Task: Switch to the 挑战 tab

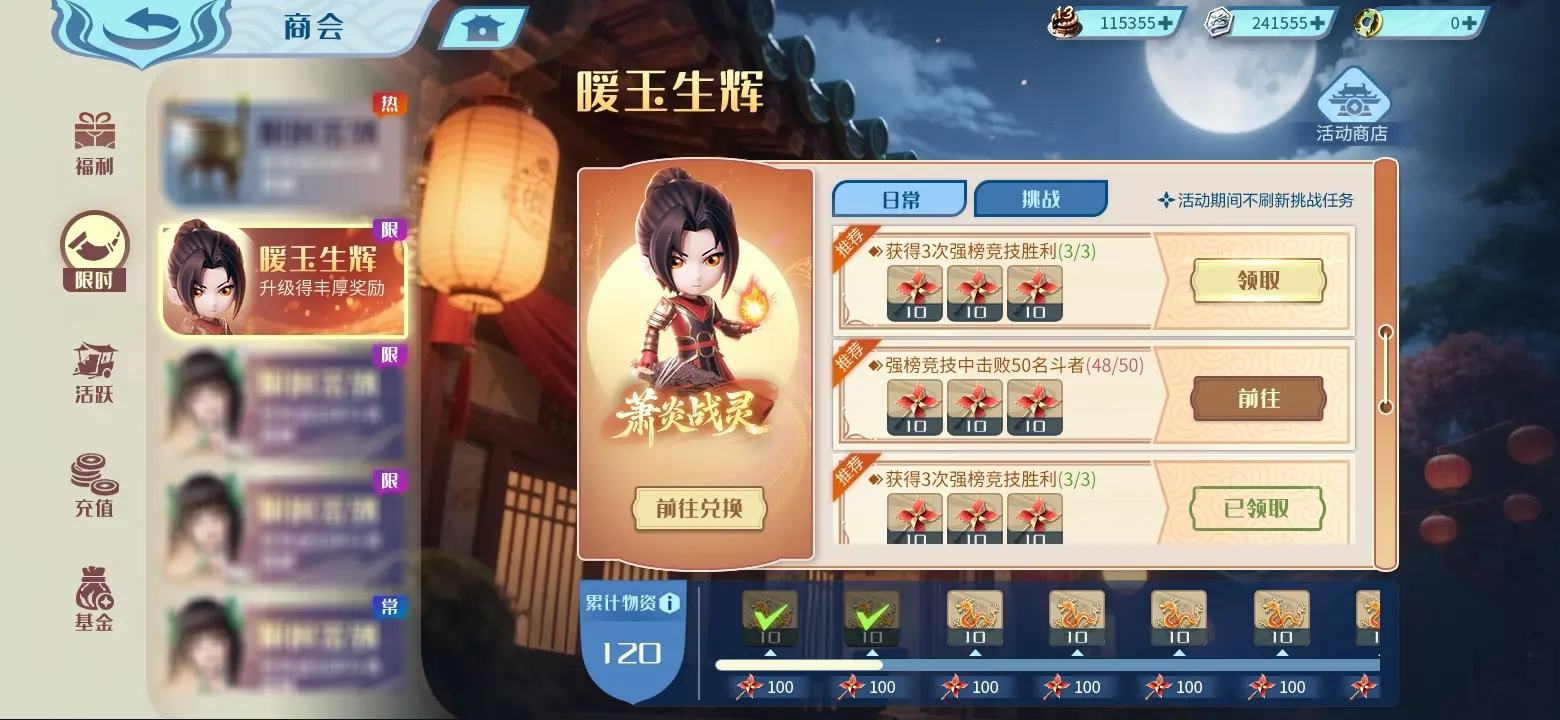Action: [1040, 198]
